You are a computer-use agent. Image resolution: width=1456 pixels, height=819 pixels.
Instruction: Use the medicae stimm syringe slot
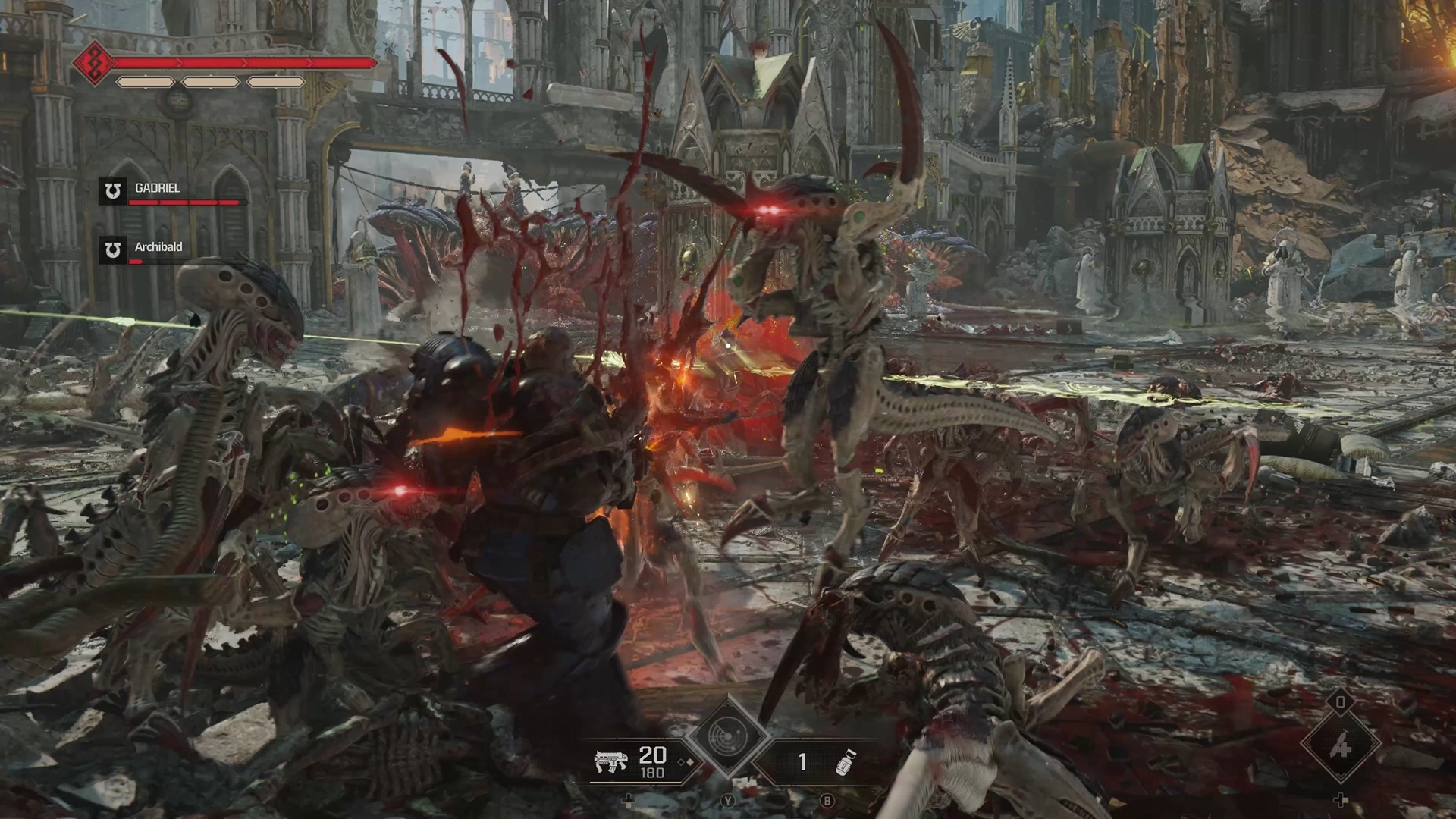[x=1341, y=745]
